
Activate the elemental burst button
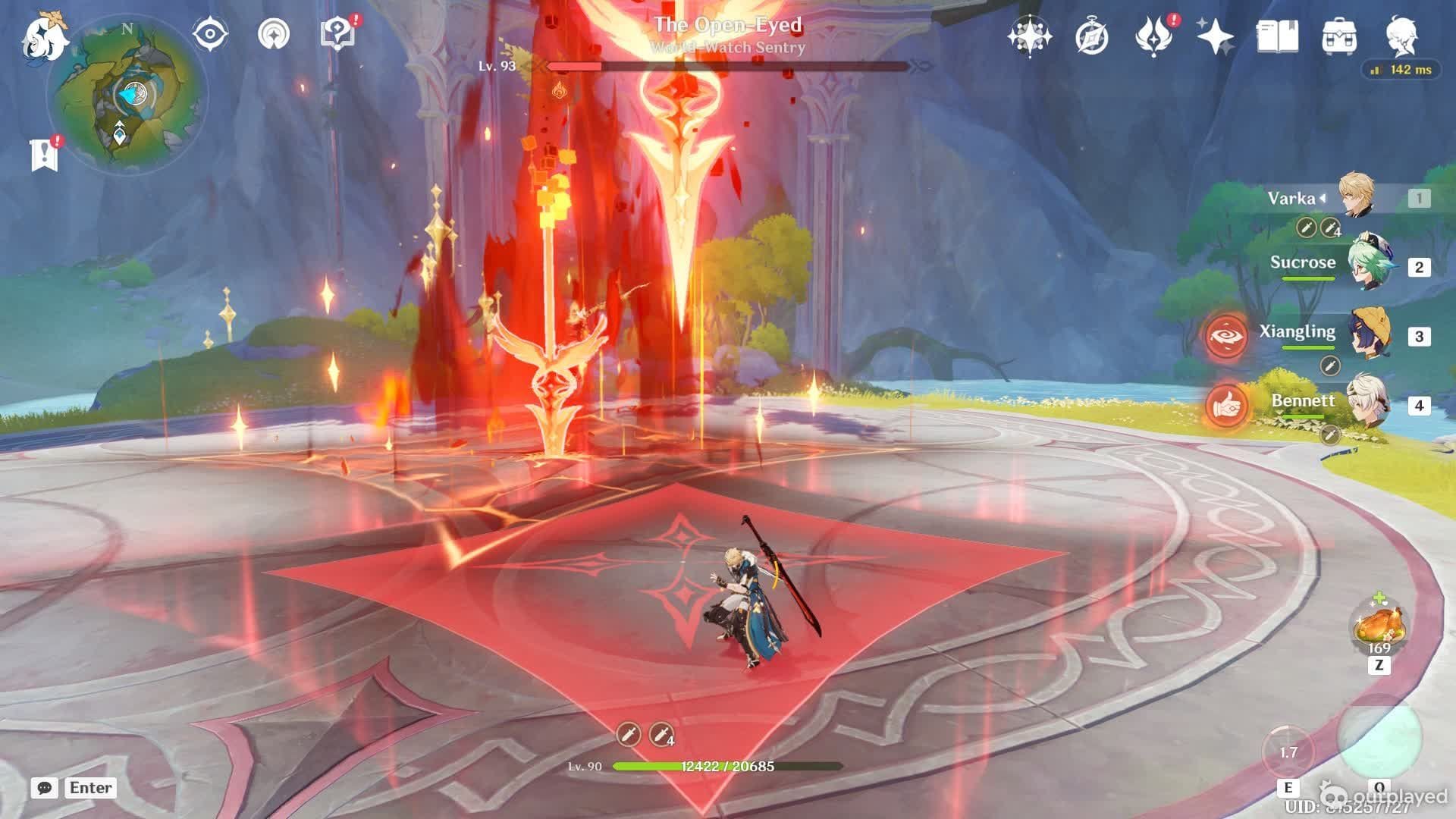(1379, 737)
